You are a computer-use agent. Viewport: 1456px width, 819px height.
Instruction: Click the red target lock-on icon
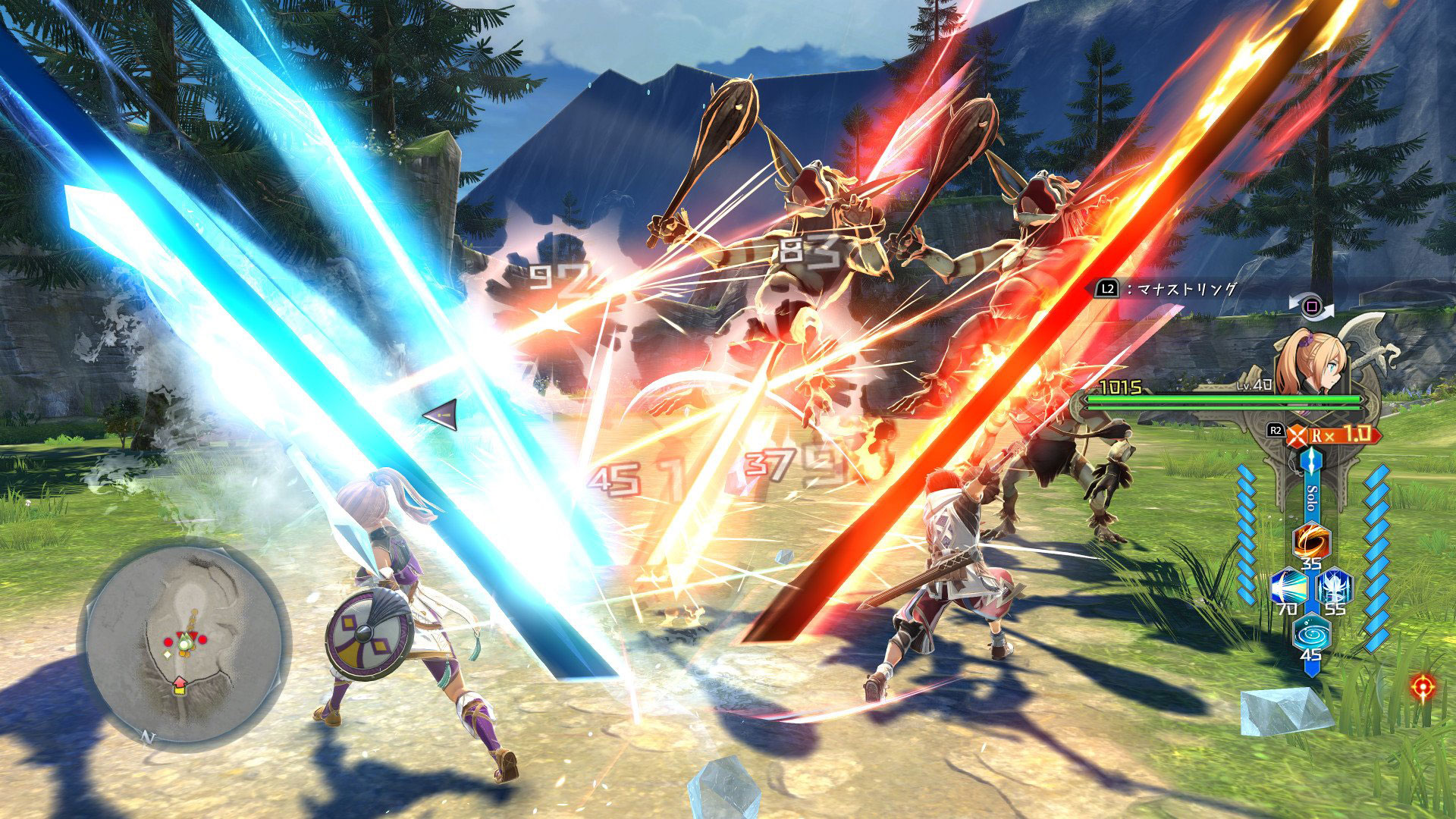coord(1423,687)
